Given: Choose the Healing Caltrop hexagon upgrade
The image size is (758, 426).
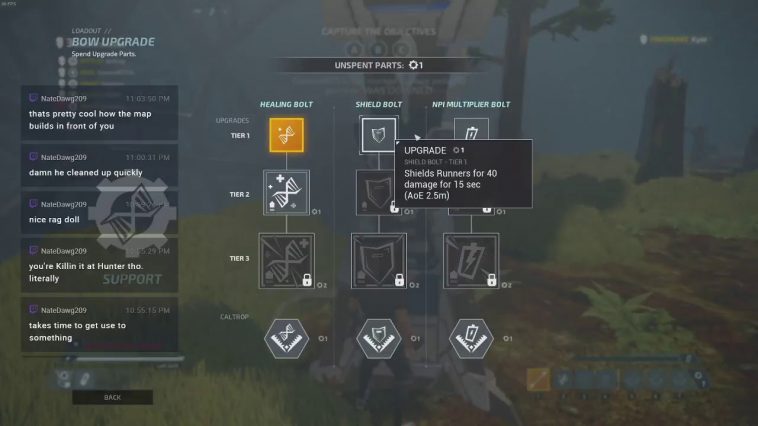Looking at the screenshot, I should click(x=286, y=337).
